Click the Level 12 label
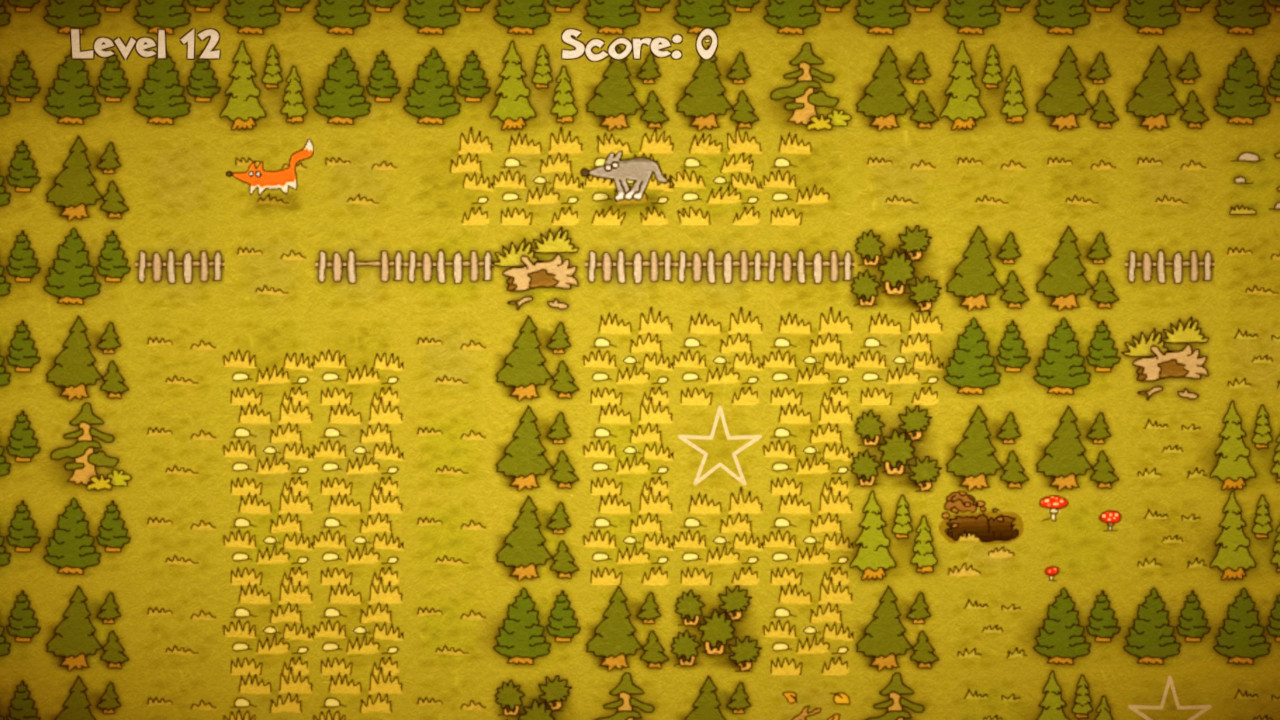The height and width of the screenshot is (720, 1280). (x=145, y=45)
